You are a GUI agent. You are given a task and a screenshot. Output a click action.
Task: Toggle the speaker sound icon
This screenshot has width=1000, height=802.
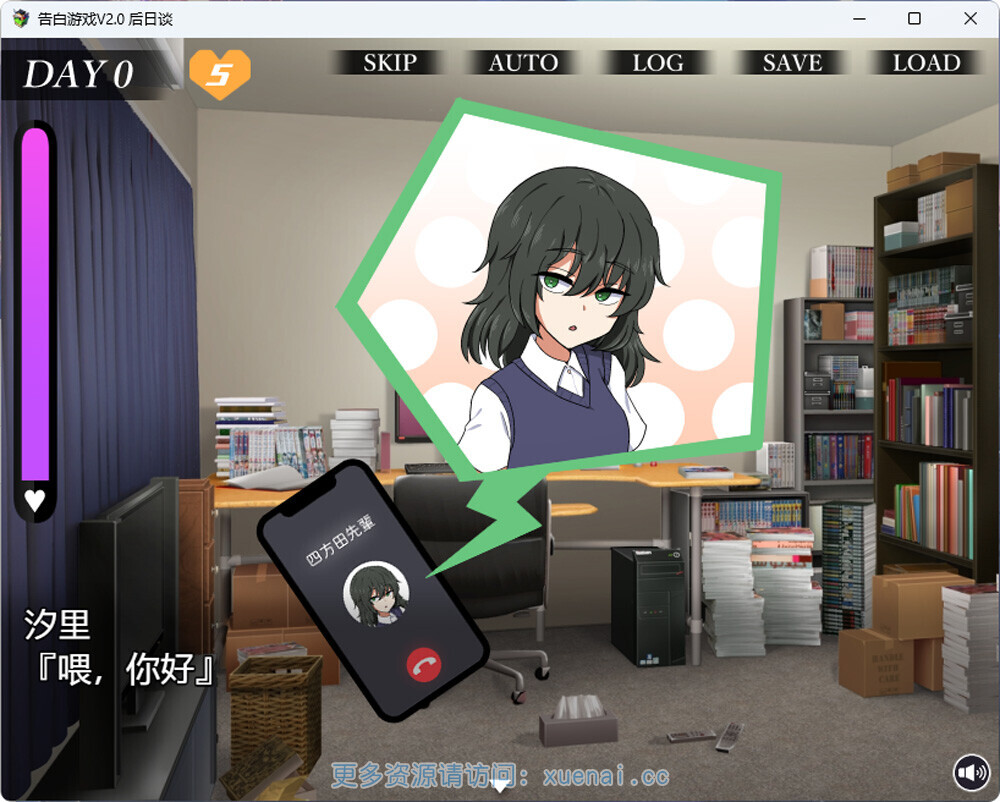[971, 772]
